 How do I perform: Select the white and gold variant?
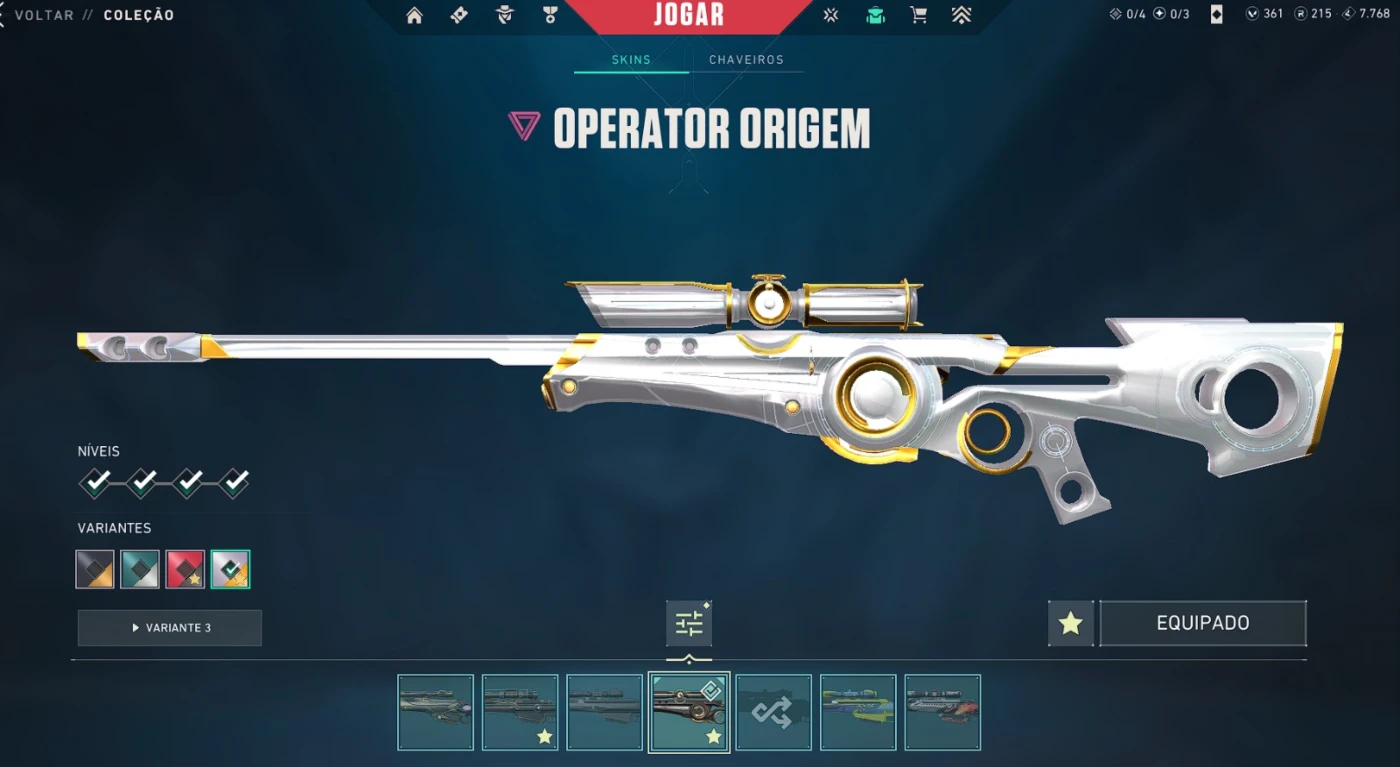tap(230, 569)
